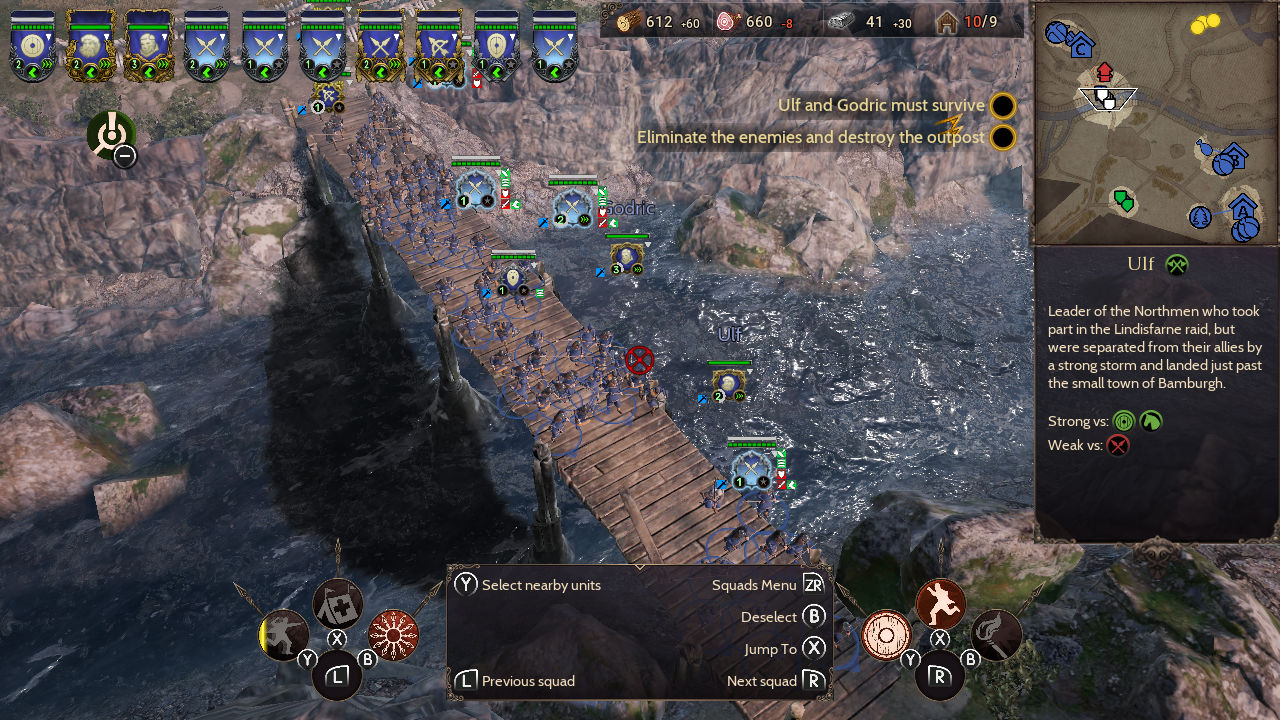Select the running warrior icon on right wheel

pos(939,602)
